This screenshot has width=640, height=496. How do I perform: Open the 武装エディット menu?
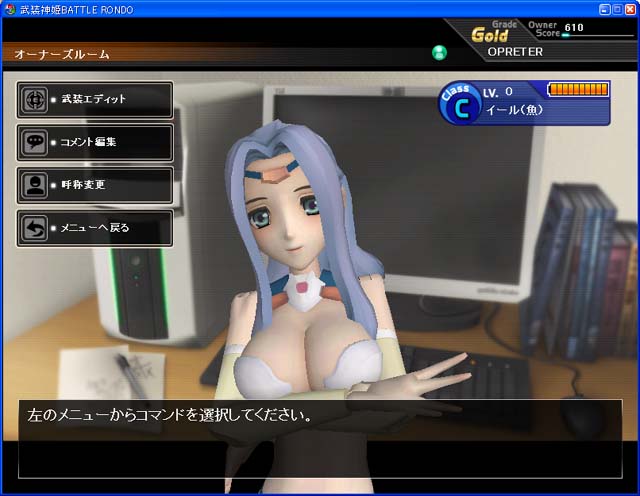click(96, 100)
